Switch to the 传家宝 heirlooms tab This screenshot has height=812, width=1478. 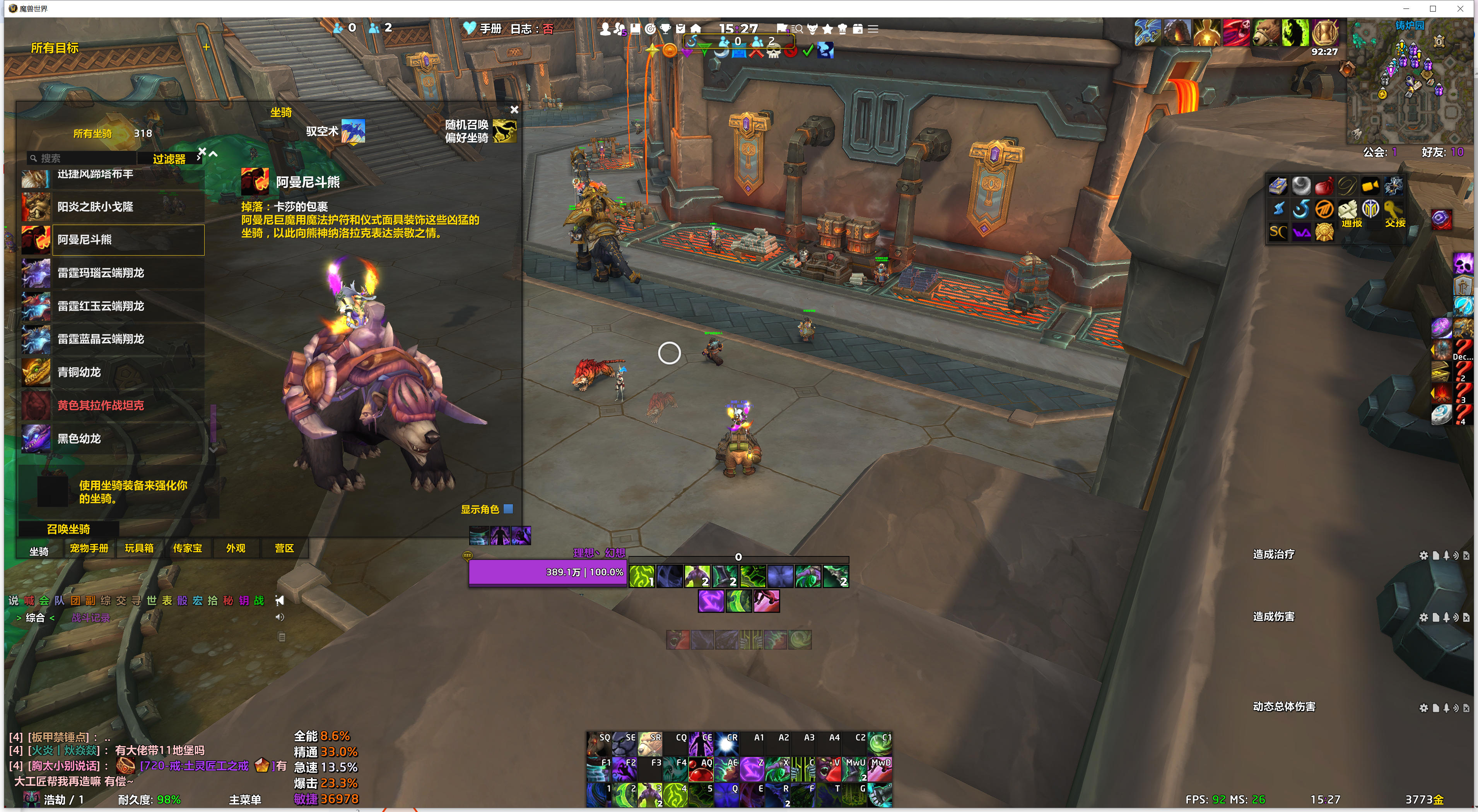point(188,548)
